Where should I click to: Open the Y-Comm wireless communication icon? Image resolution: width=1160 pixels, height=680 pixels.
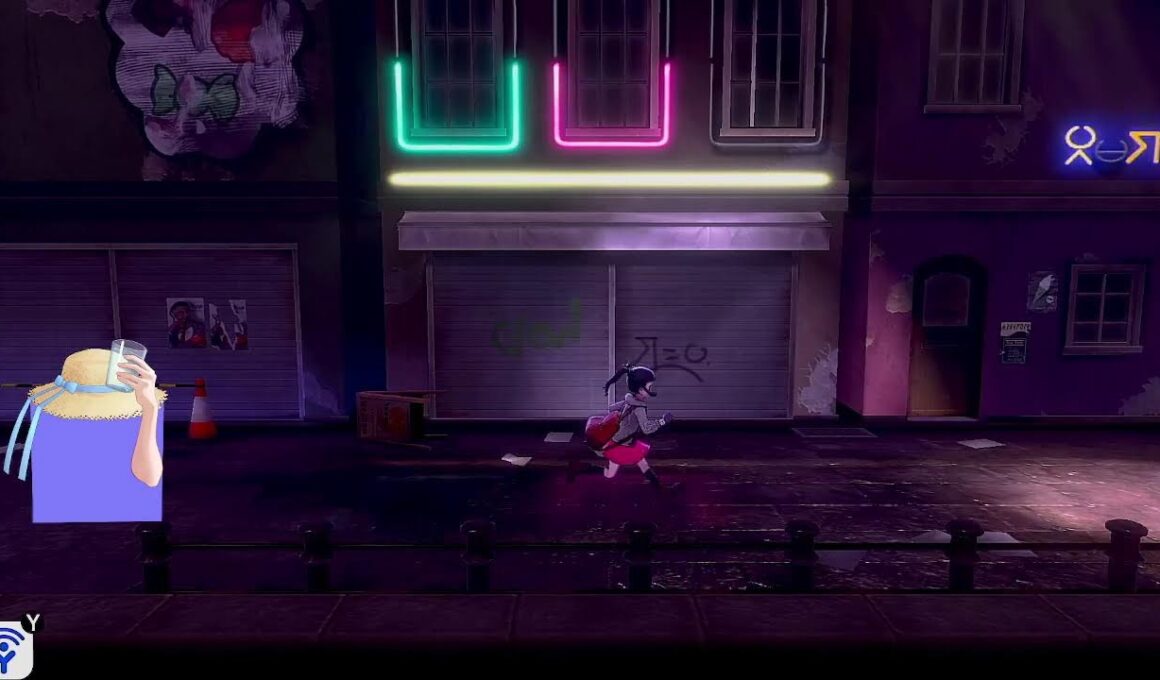pos(14,652)
